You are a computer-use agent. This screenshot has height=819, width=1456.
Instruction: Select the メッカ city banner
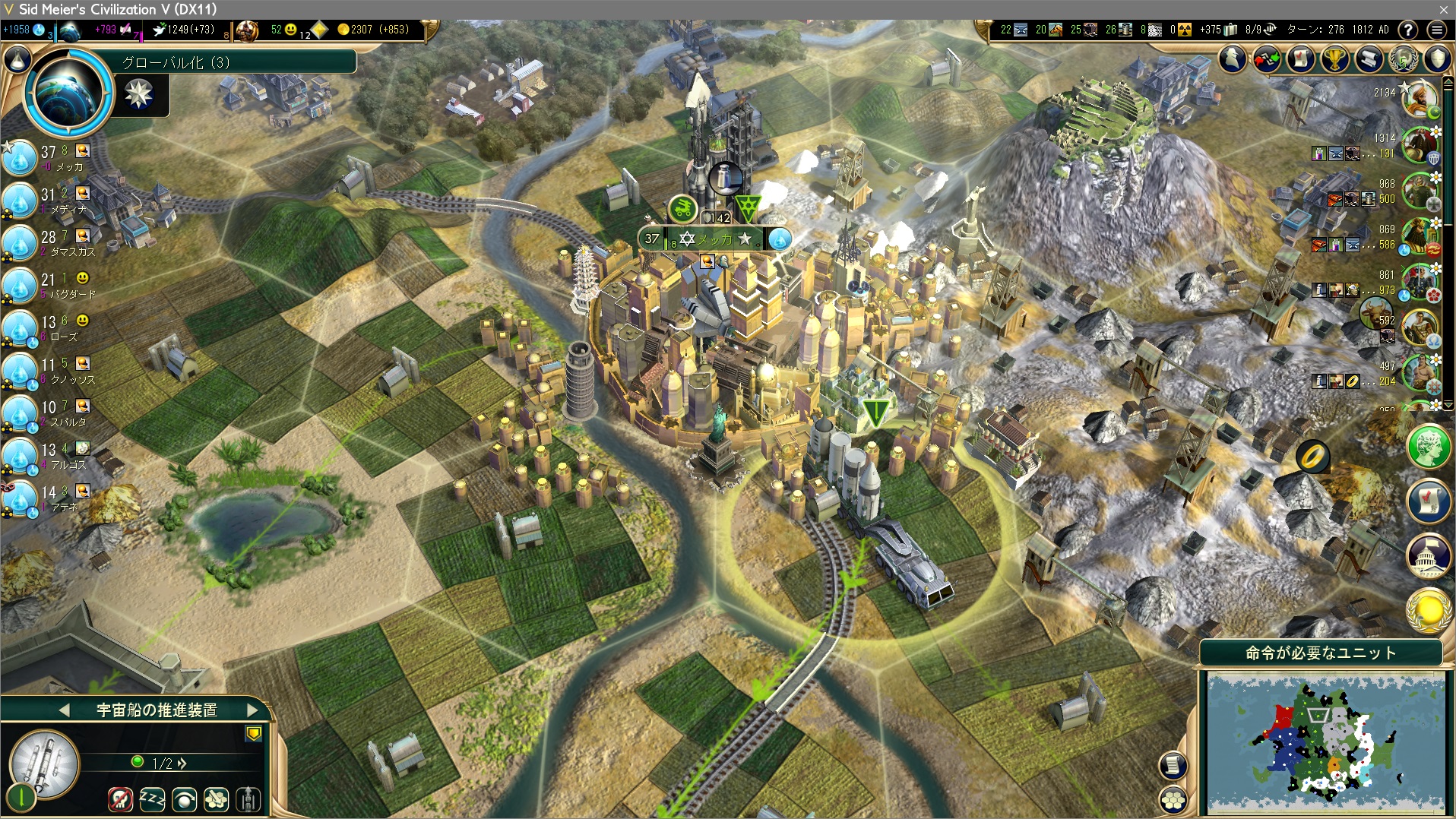(x=714, y=239)
